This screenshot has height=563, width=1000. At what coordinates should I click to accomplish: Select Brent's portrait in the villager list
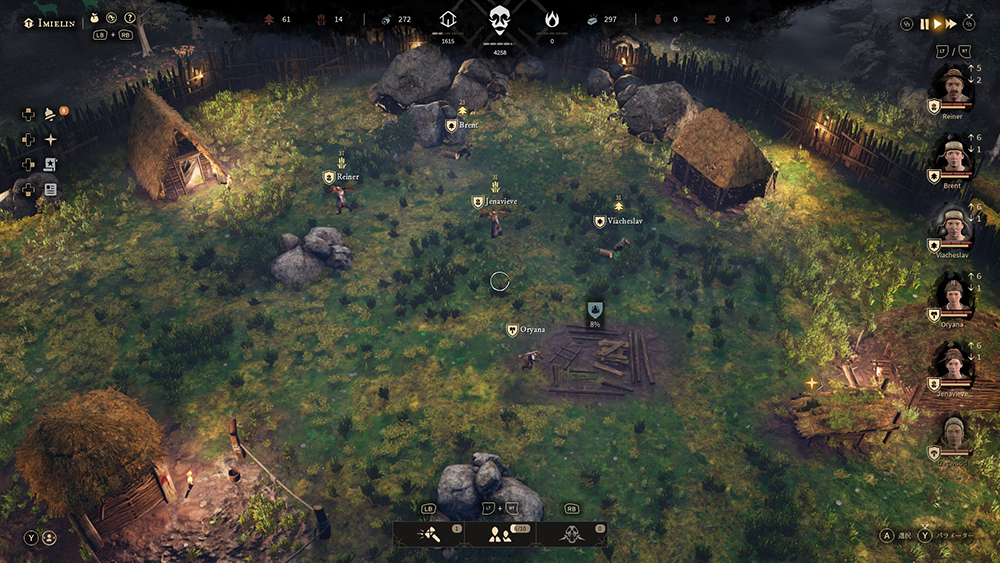[x=952, y=155]
